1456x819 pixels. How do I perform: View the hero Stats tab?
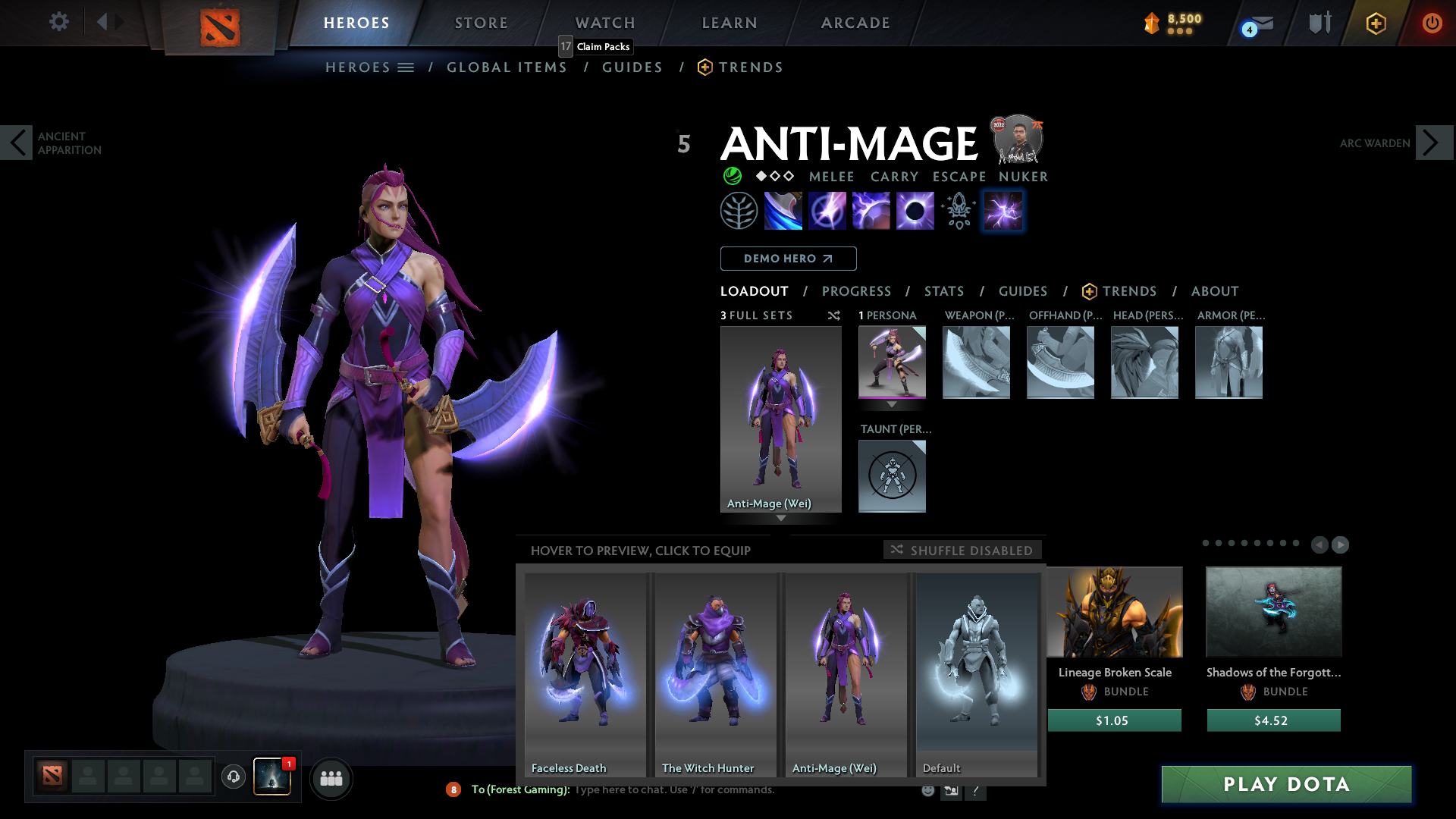click(944, 291)
